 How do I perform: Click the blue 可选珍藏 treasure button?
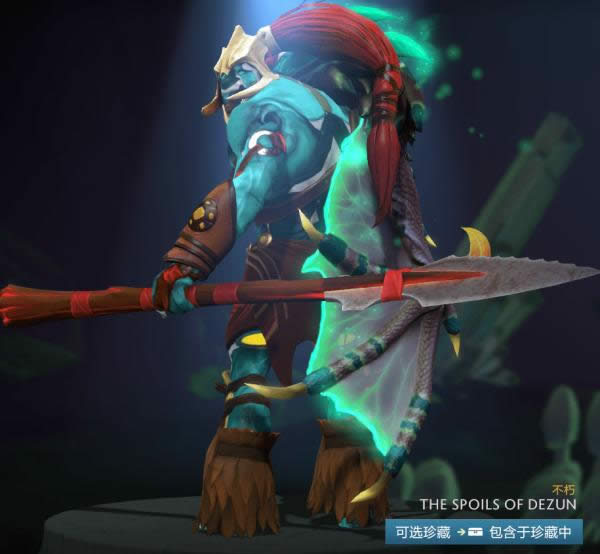423,530
